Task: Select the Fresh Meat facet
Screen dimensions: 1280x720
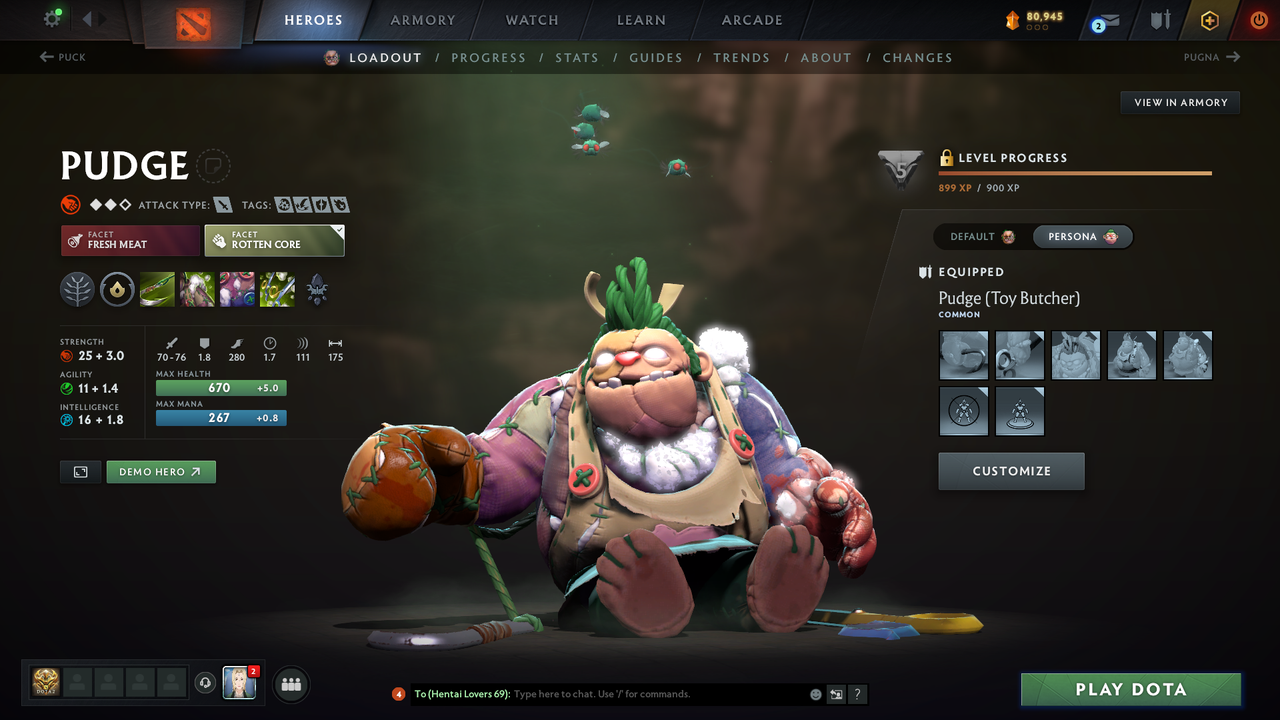Action: (x=130, y=240)
